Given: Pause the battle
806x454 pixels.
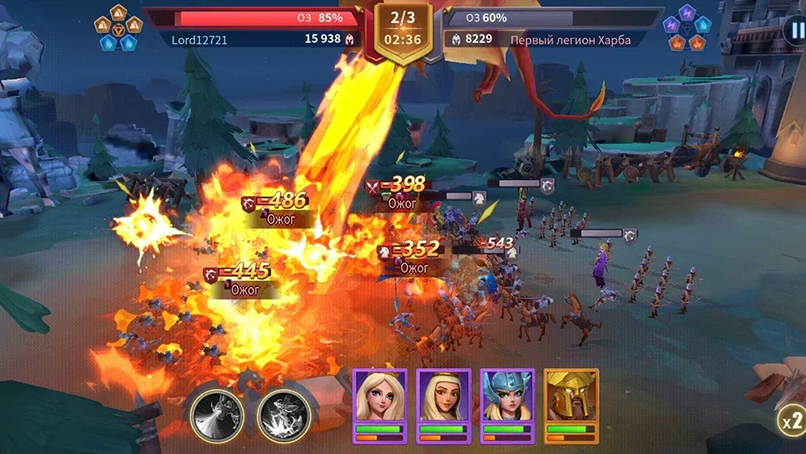Looking at the screenshot, I should (x=795, y=30).
